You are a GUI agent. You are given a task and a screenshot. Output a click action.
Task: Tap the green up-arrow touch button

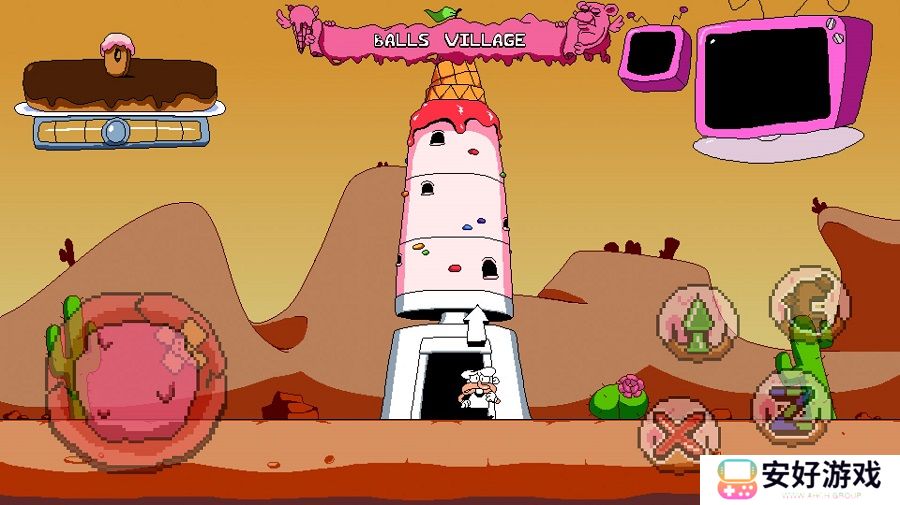click(698, 324)
